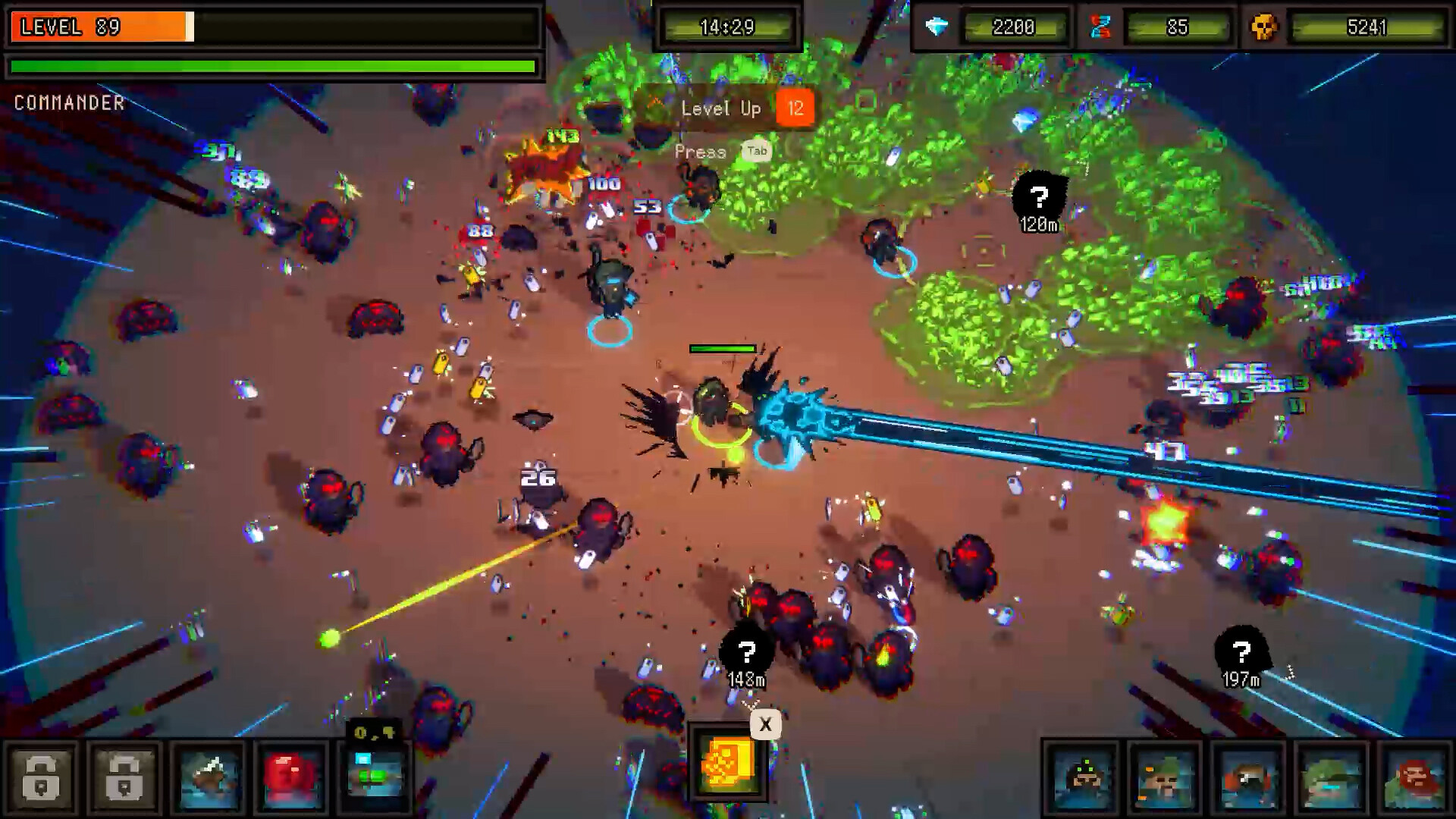
Task: Activate the orange fist ability
Action: point(727,764)
